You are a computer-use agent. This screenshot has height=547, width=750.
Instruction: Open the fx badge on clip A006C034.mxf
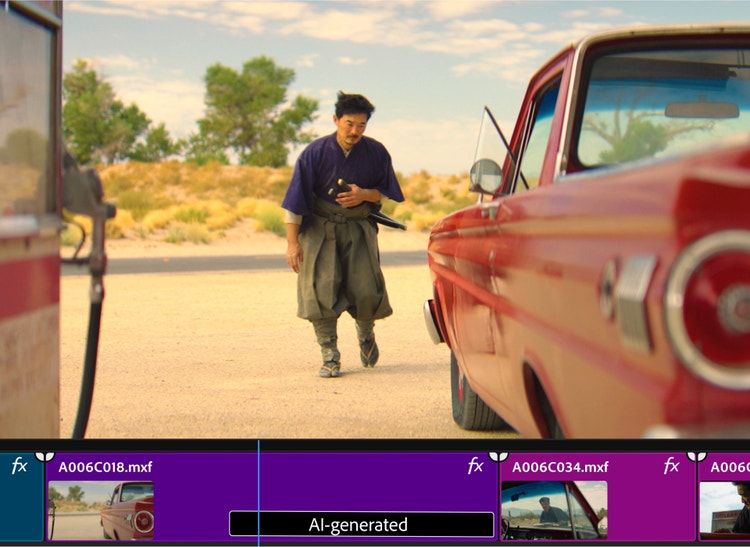[x=671, y=466]
